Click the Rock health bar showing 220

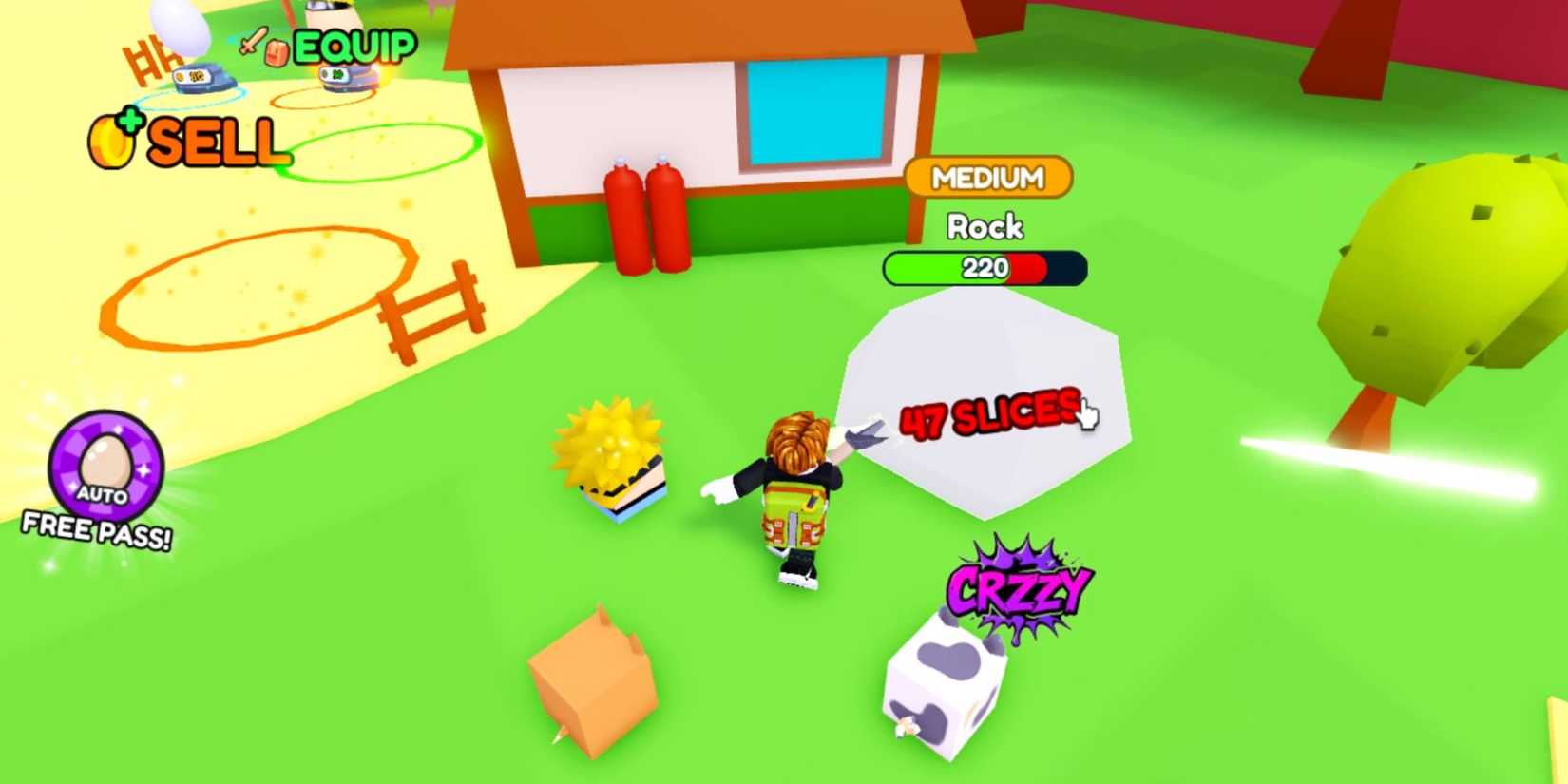pyautogui.click(x=984, y=269)
